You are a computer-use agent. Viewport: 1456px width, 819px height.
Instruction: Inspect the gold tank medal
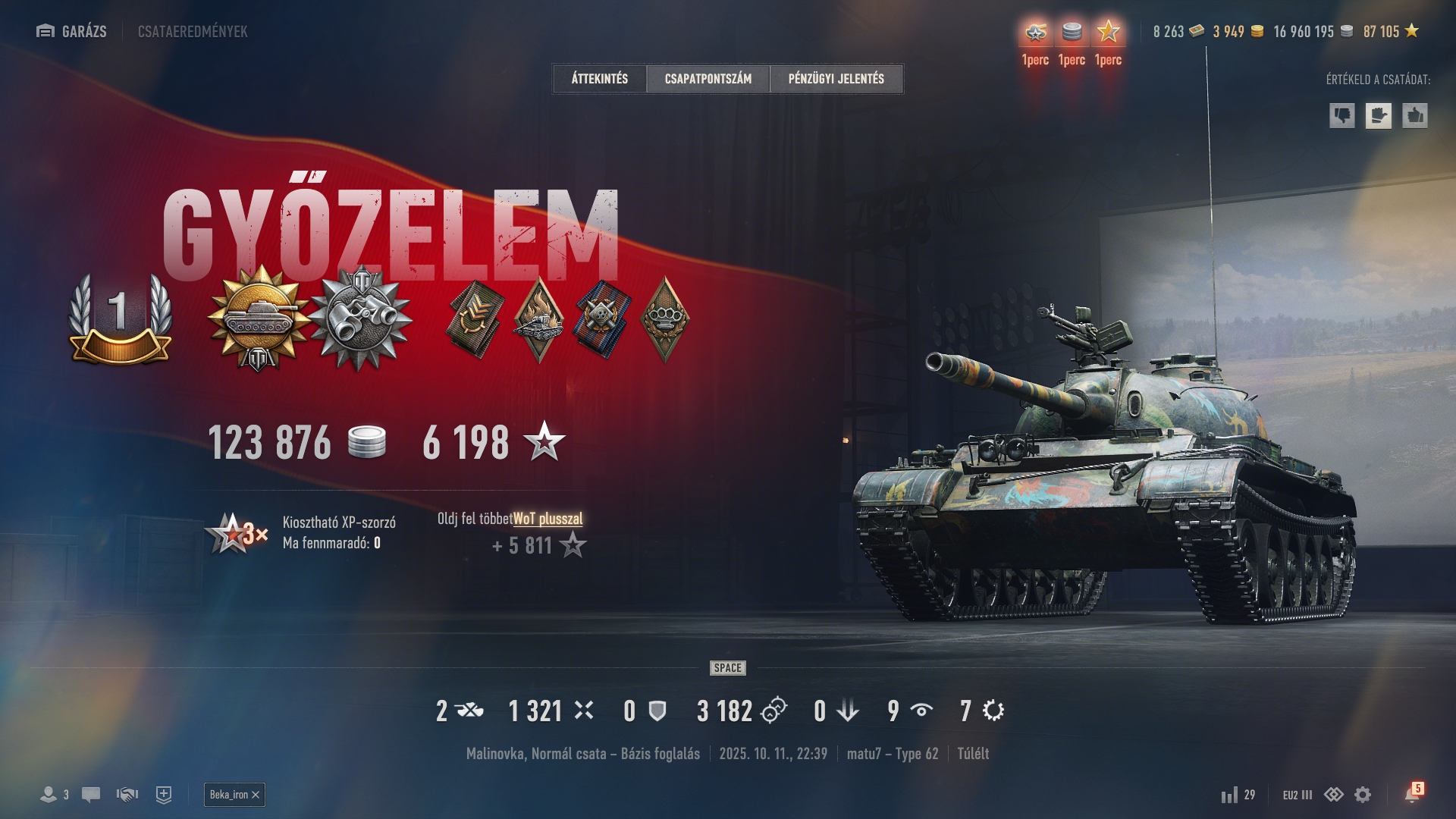tap(259, 318)
